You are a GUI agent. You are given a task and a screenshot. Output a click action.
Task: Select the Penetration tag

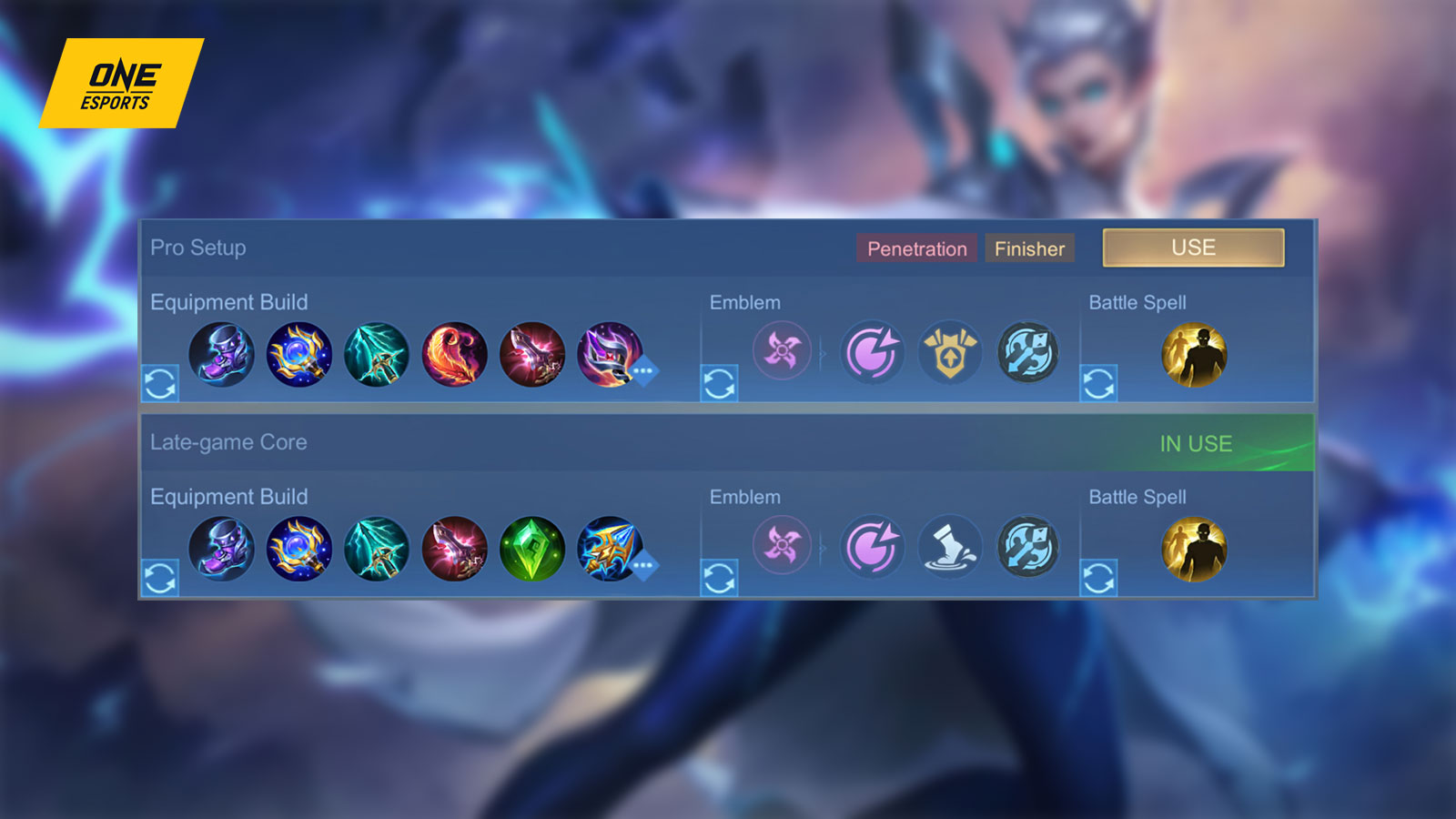[916, 248]
